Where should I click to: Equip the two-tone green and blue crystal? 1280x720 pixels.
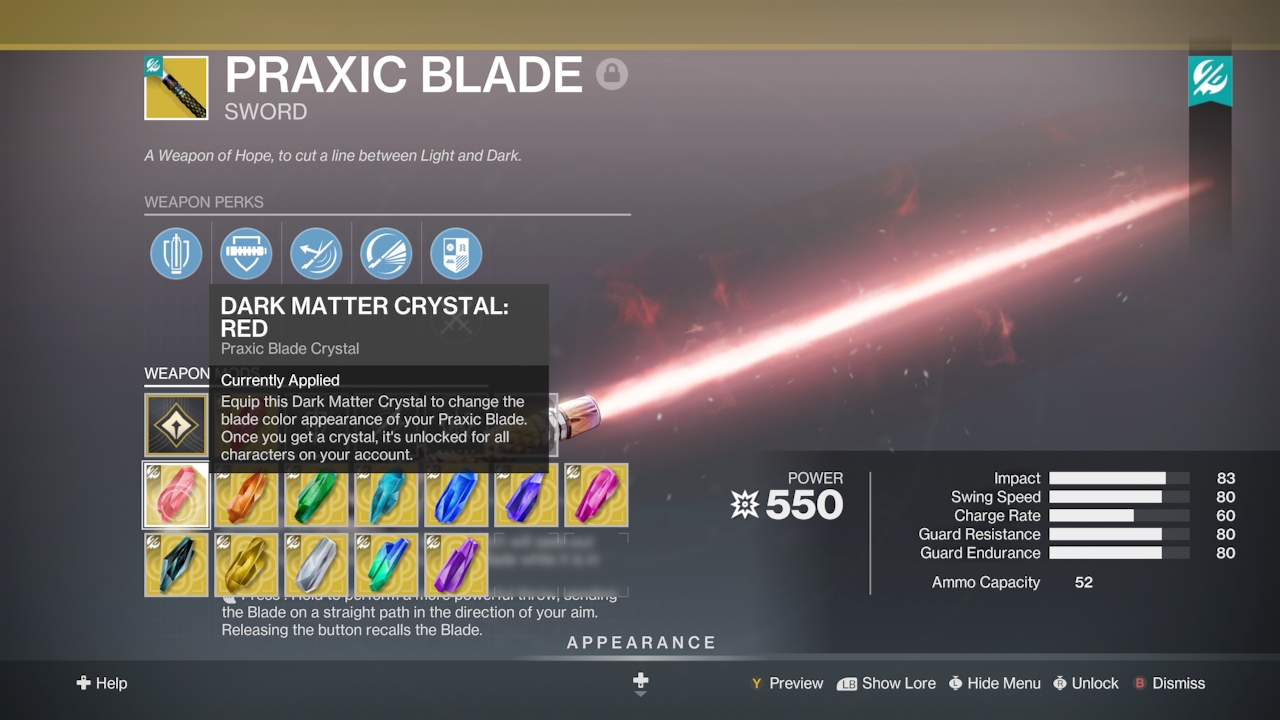386,564
